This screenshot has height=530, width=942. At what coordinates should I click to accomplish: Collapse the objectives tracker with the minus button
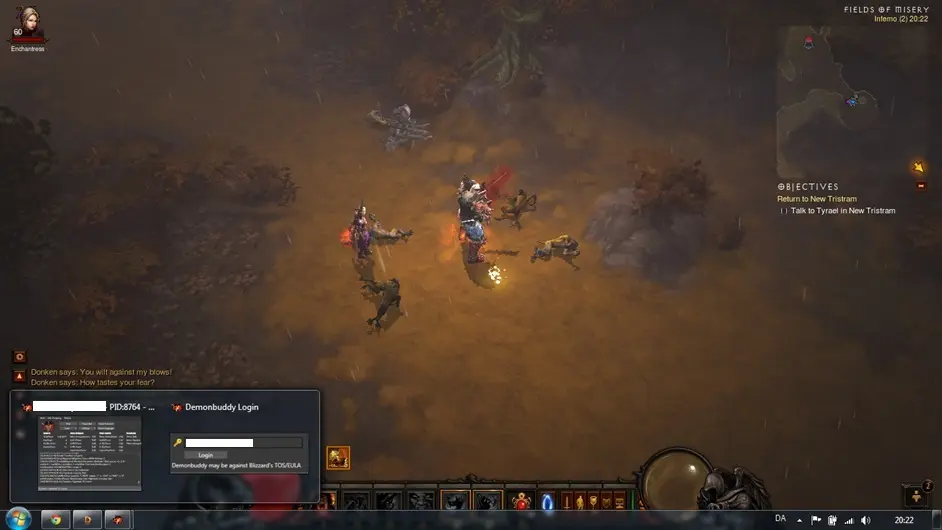click(921, 186)
